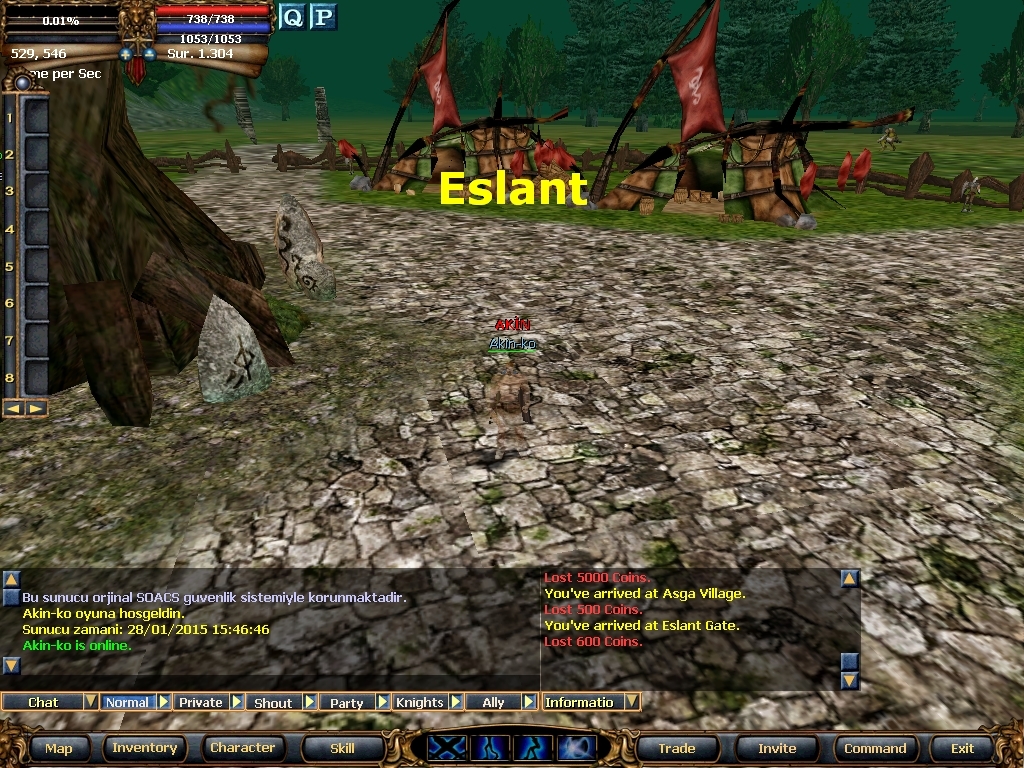Image resolution: width=1024 pixels, height=768 pixels.
Task: Switch to Party chat
Action: coord(346,702)
